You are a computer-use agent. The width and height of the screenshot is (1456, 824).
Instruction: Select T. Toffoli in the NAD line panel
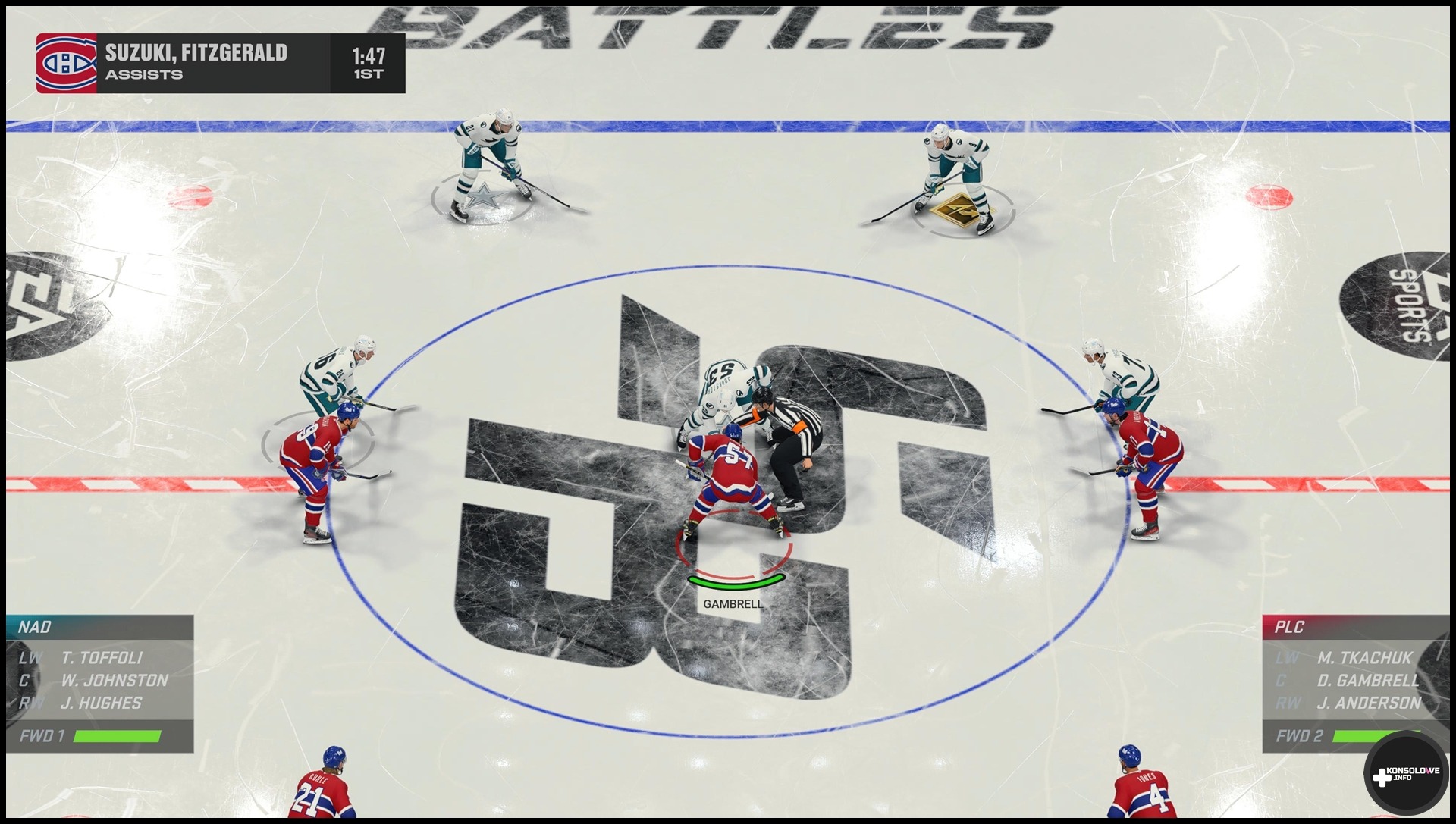point(102,658)
